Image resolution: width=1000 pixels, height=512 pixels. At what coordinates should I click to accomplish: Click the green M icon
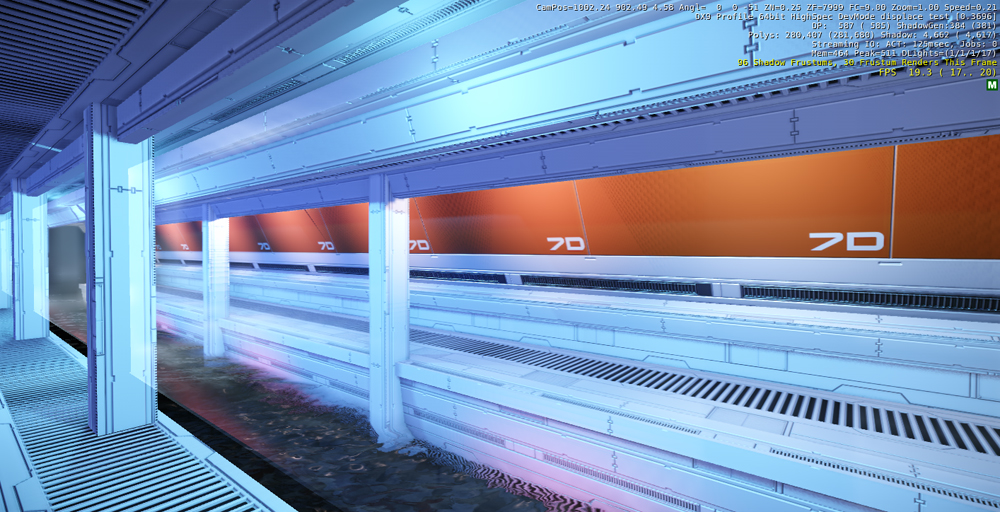991,85
